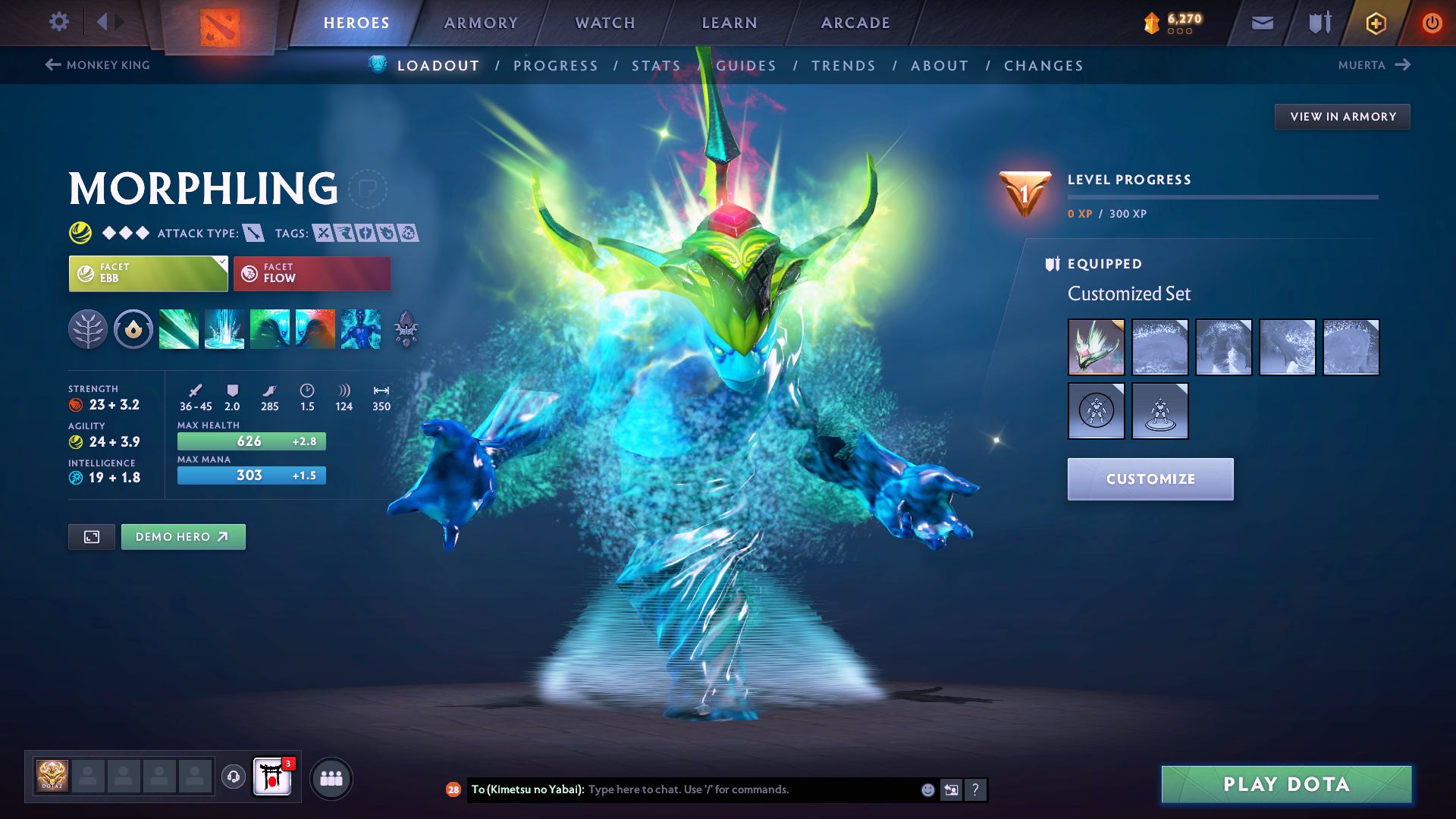
Task: View the Adaptive Strike ability icon
Action: pos(224,328)
